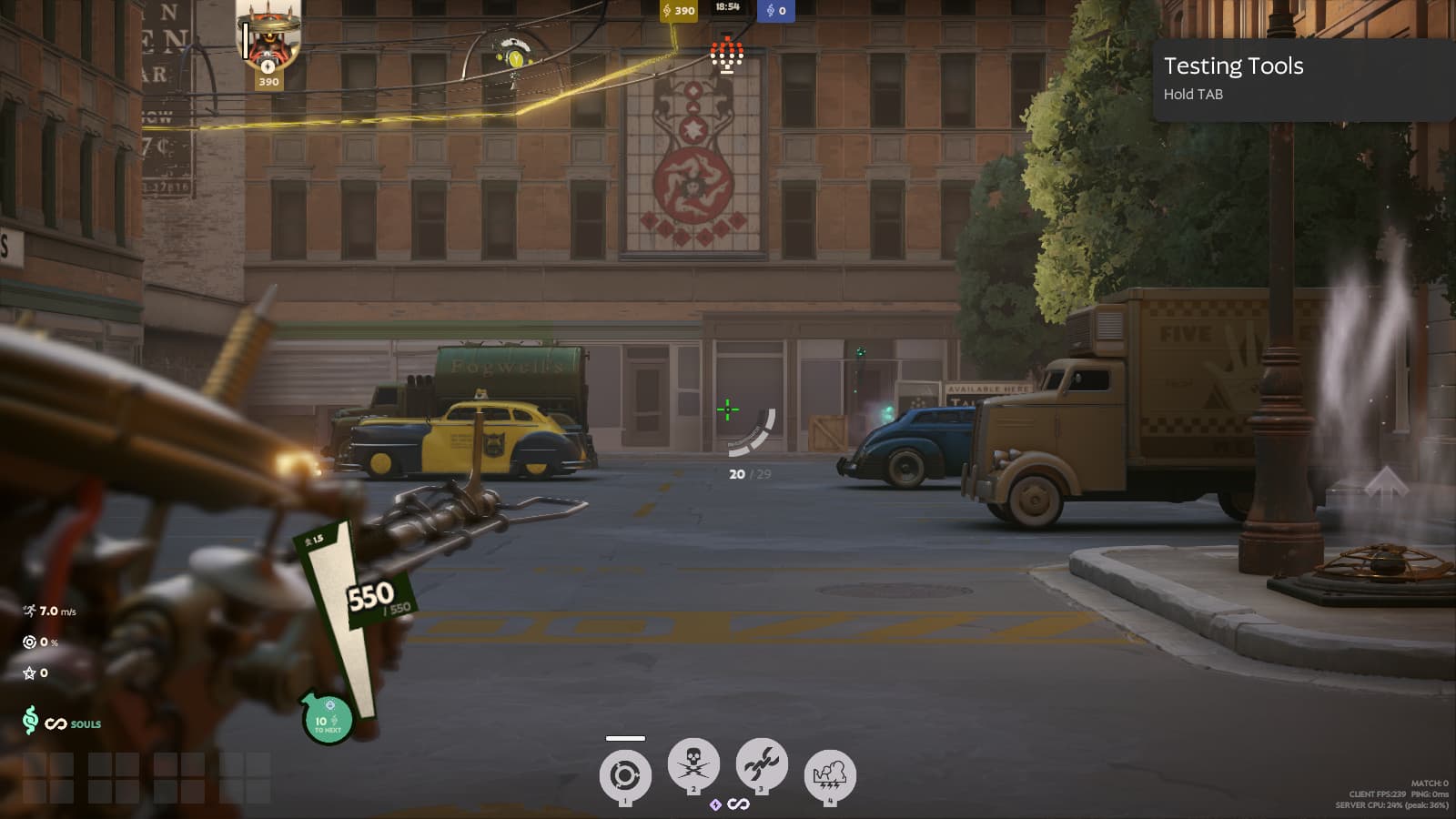The image size is (1456, 819).
Task: Trigger the broken chain ability
Action: tap(761, 763)
